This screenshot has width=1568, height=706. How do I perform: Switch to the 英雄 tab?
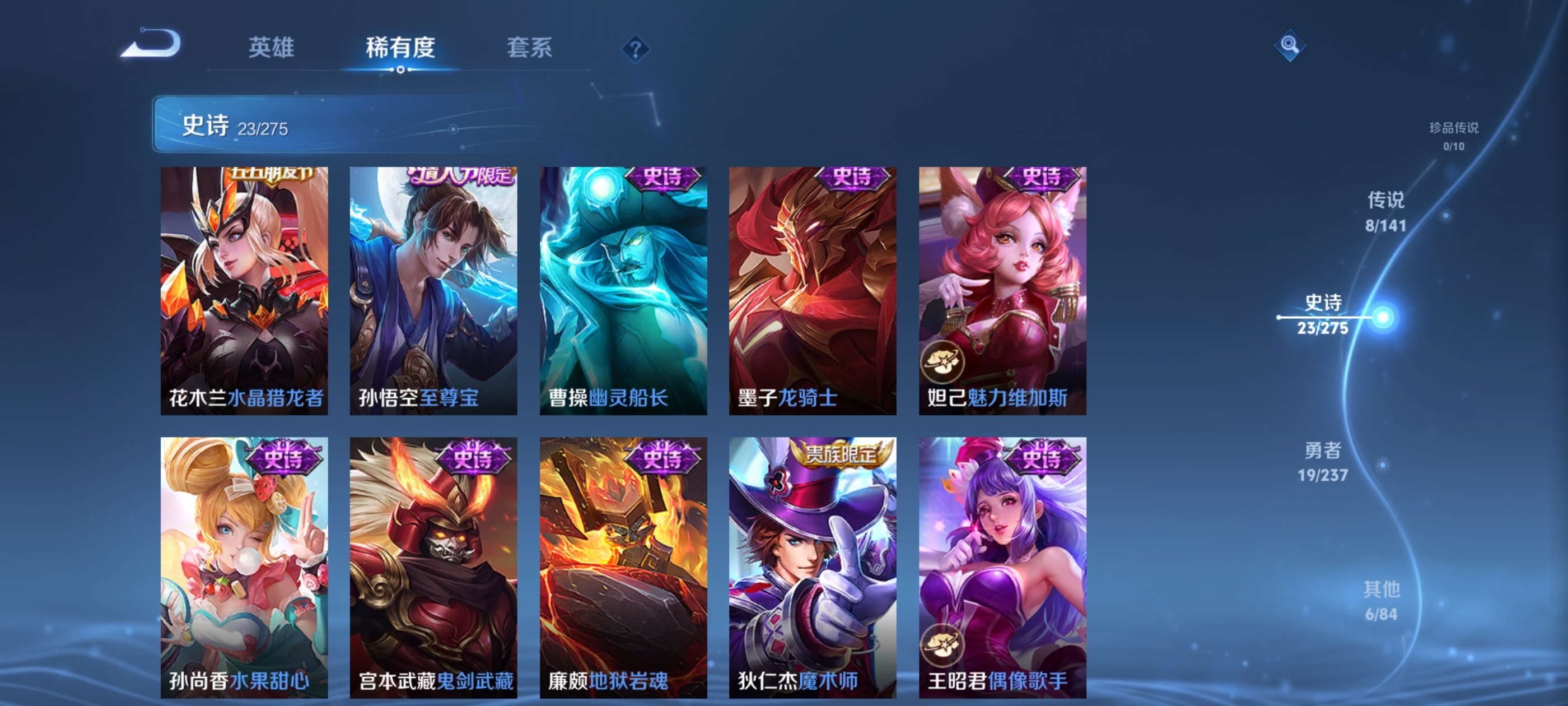tap(272, 48)
